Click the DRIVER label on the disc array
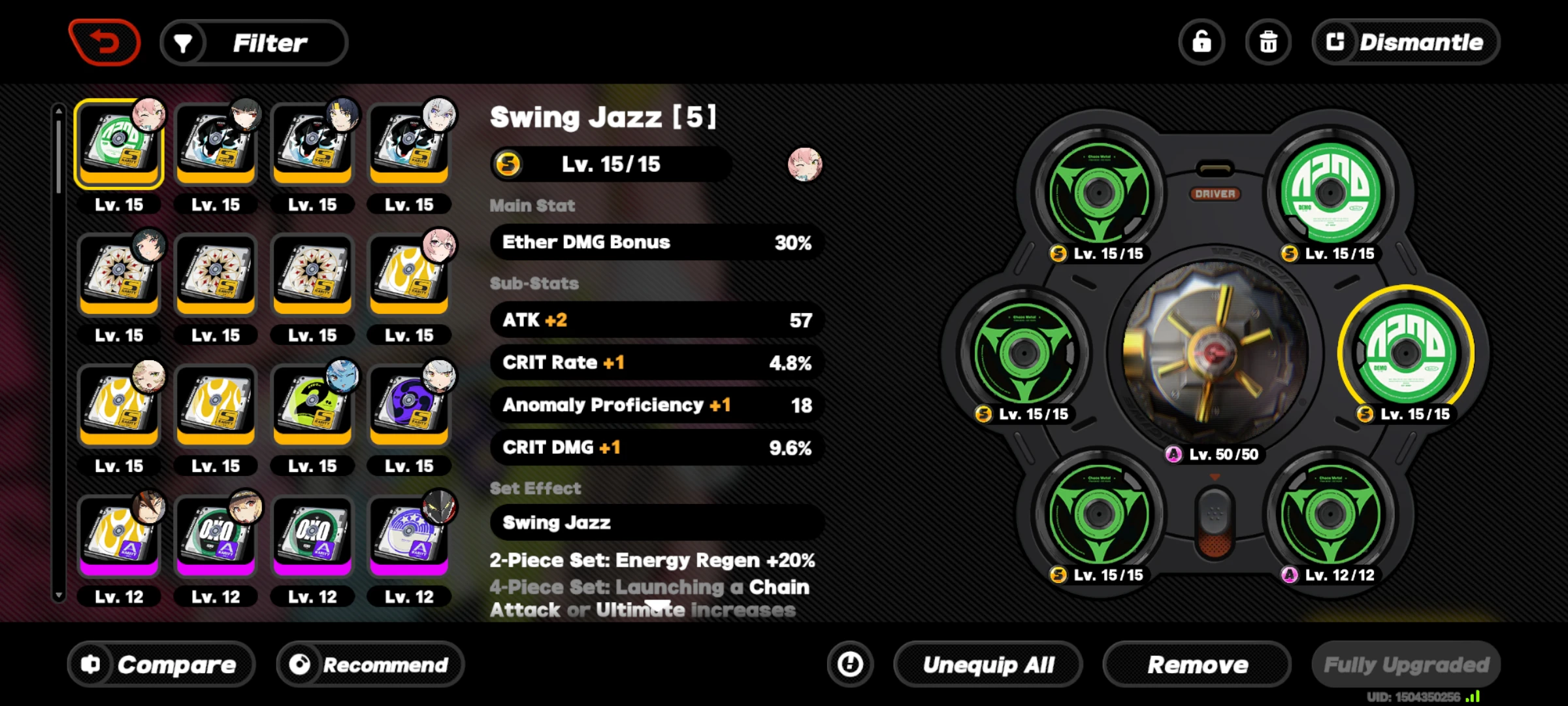Viewport: 1568px width, 706px height. click(1217, 193)
